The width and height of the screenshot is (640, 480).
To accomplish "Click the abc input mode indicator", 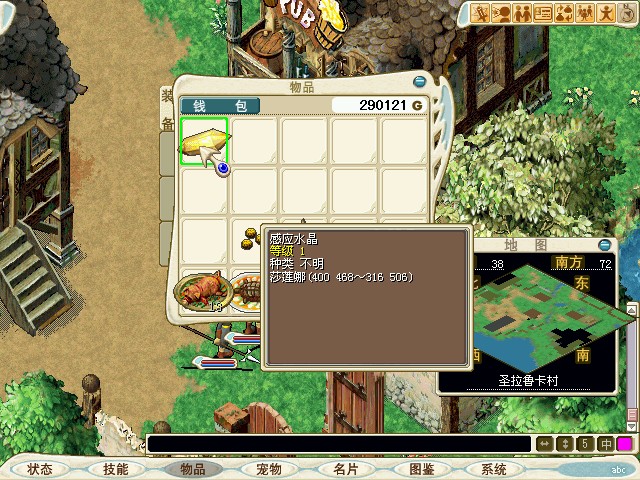I will pos(616,468).
